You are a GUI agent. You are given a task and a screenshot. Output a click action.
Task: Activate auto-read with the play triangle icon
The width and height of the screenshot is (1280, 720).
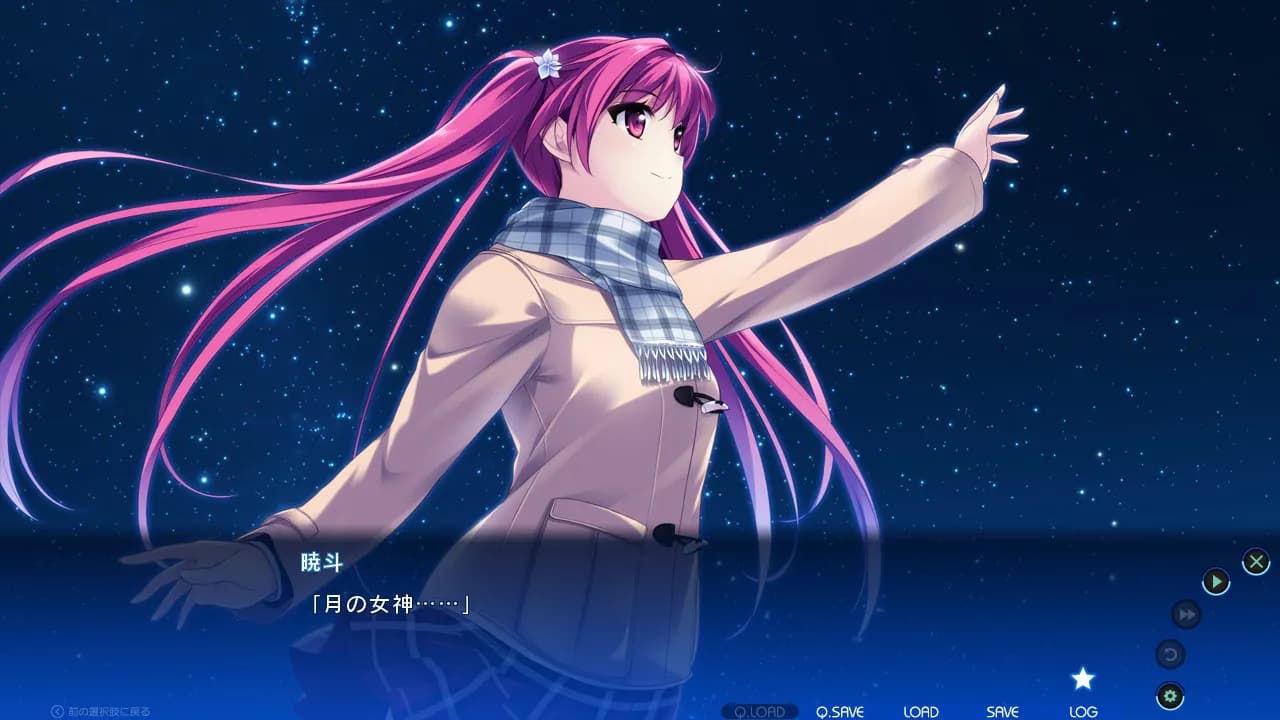pyautogui.click(x=1215, y=582)
